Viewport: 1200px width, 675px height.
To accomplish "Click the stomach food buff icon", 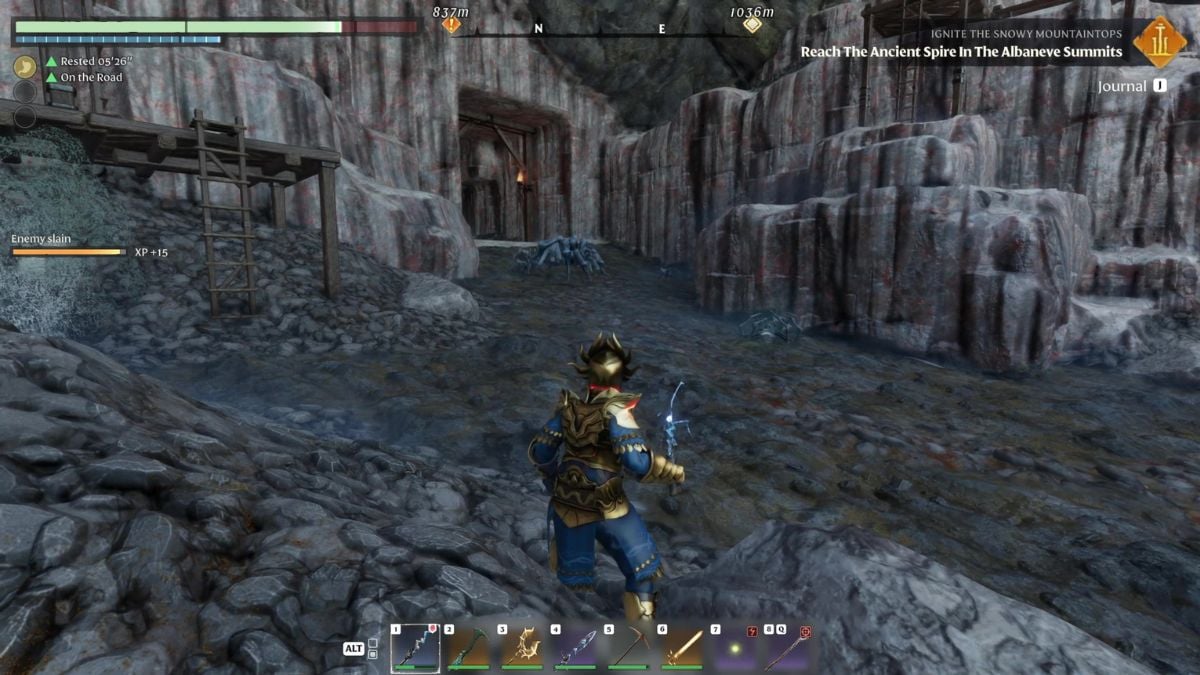I will coord(25,66).
